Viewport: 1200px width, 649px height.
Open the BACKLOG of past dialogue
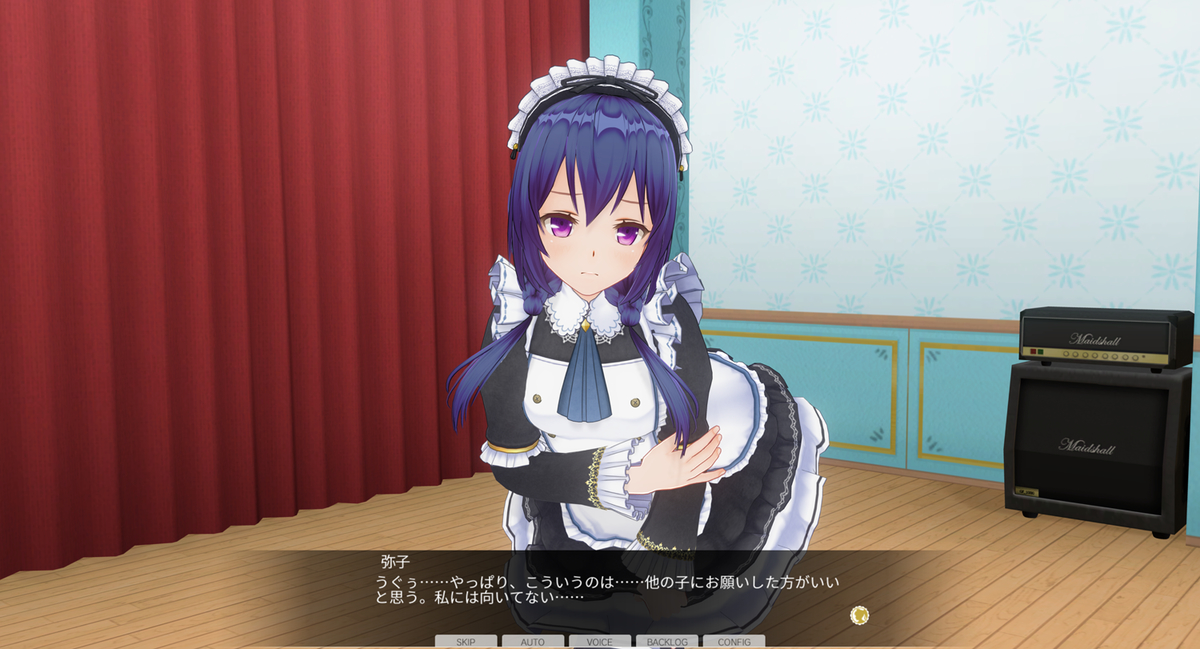coord(667,641)
